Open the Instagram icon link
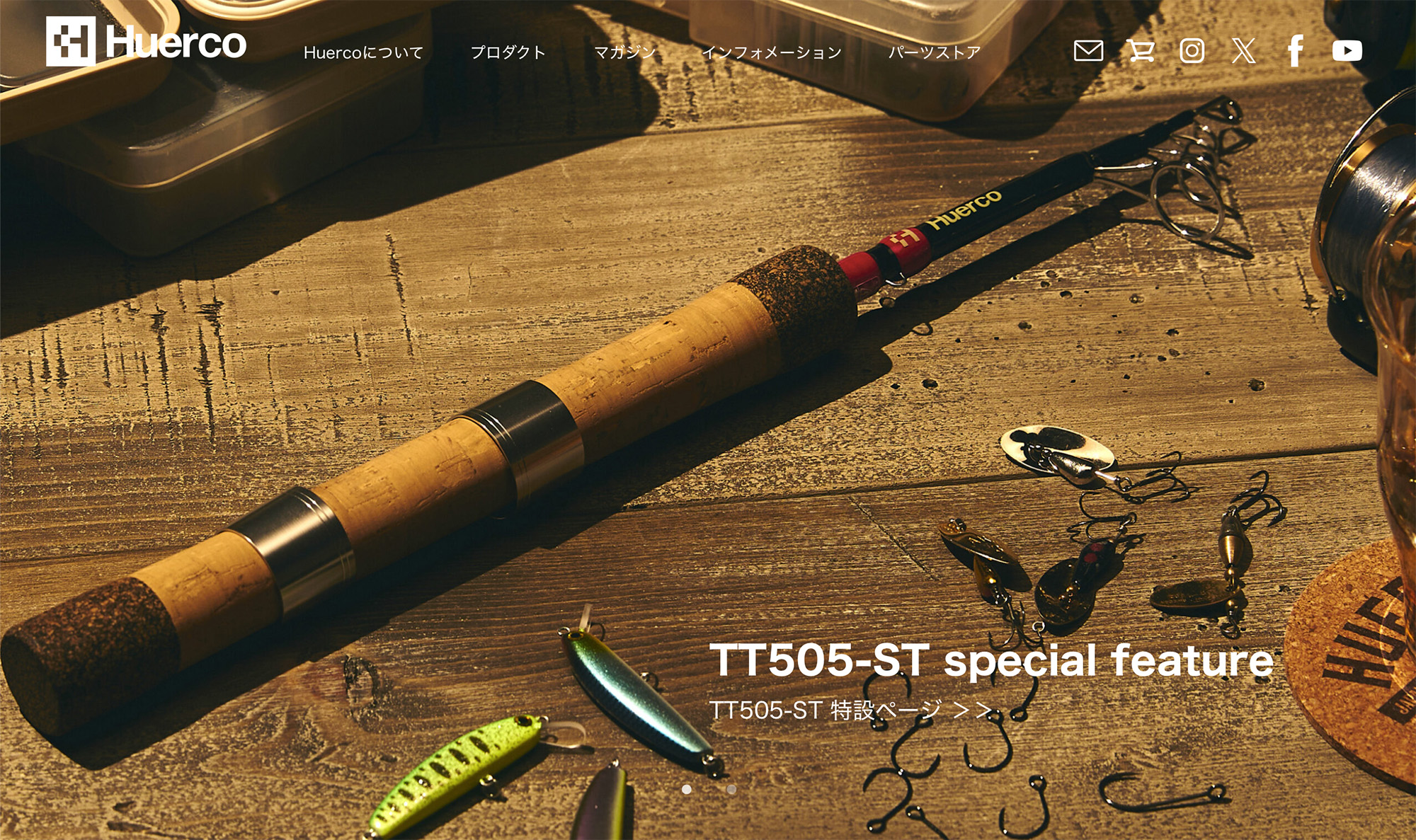The width and height of the screenshot is (1416, 840). (1192, 51)
